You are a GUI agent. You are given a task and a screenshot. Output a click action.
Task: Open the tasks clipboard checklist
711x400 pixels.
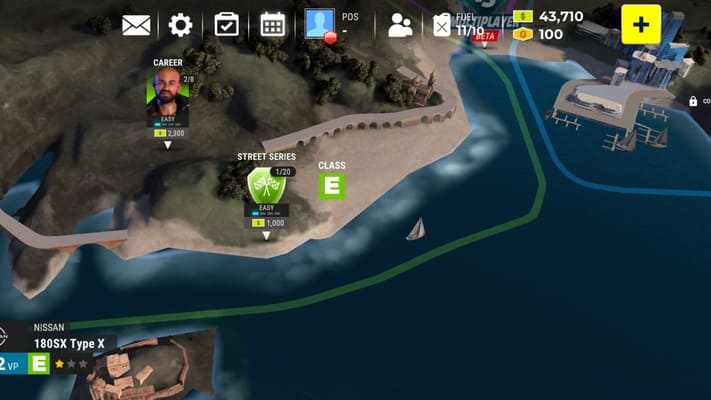(x=227, y=24)
